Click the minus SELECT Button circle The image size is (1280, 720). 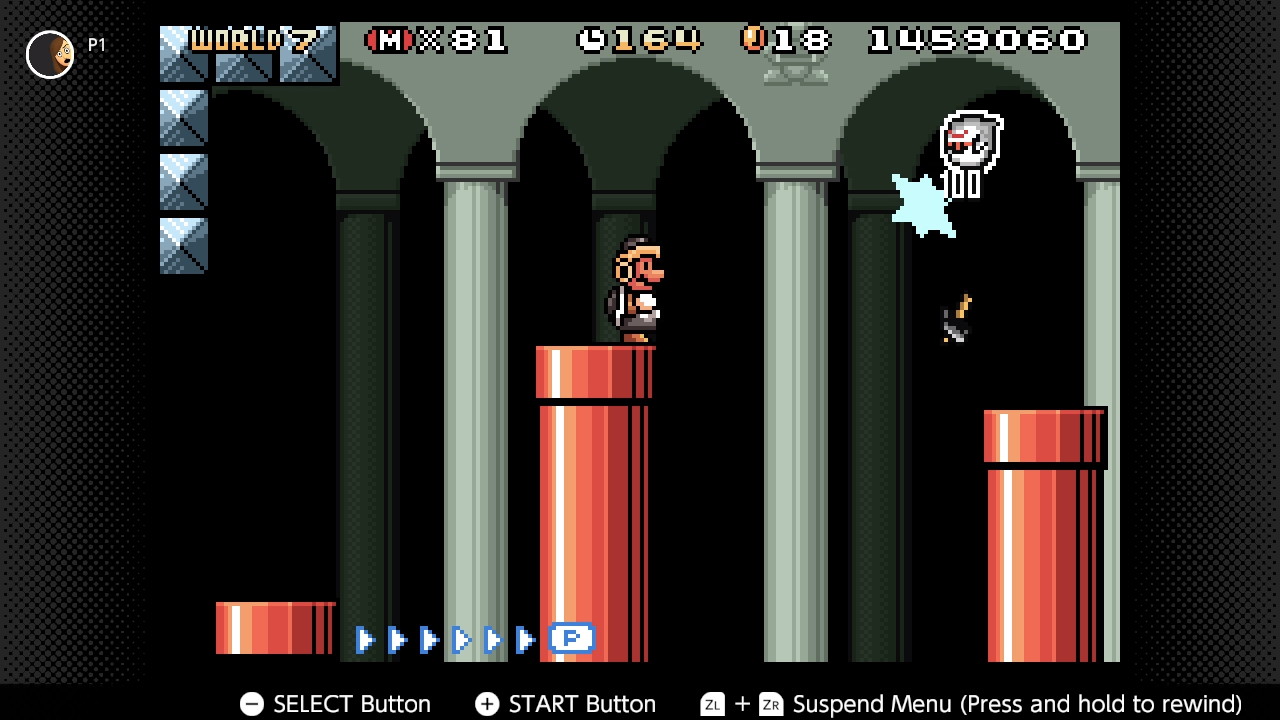(251, 704)
